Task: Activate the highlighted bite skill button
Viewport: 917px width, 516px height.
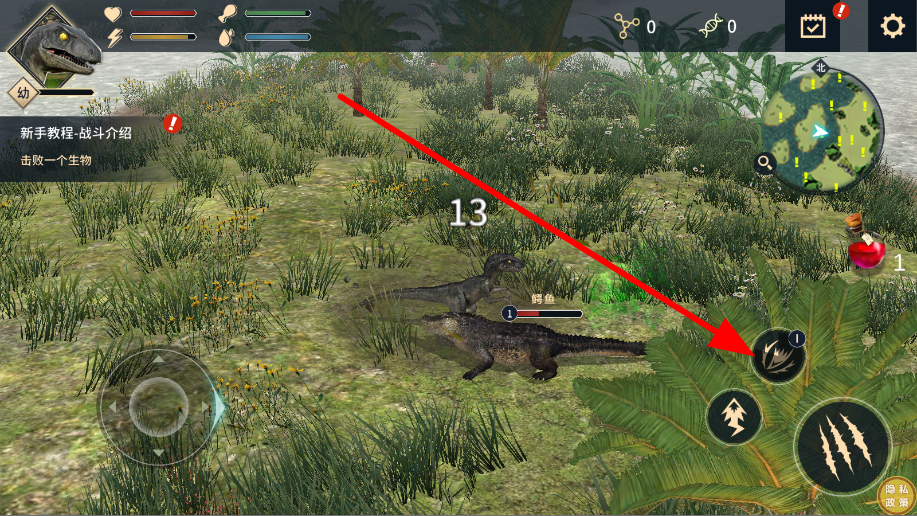Action: coord(778,356)
